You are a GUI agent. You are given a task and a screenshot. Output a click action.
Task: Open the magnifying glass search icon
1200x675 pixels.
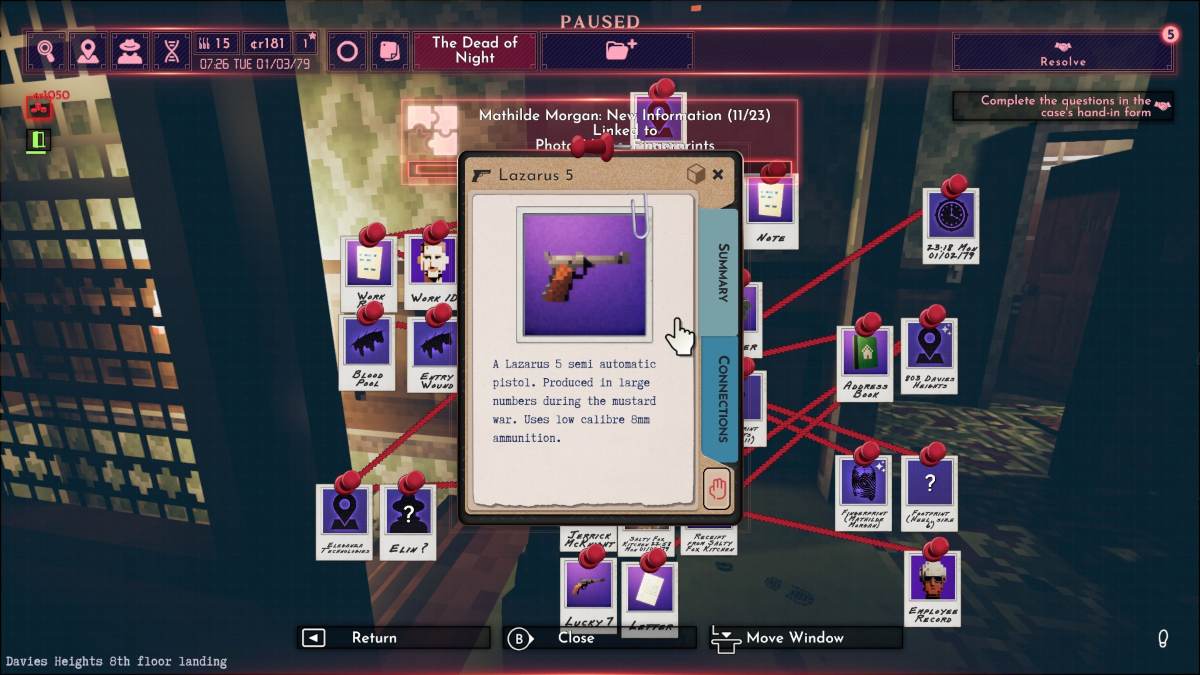click(x=46, y=51)
